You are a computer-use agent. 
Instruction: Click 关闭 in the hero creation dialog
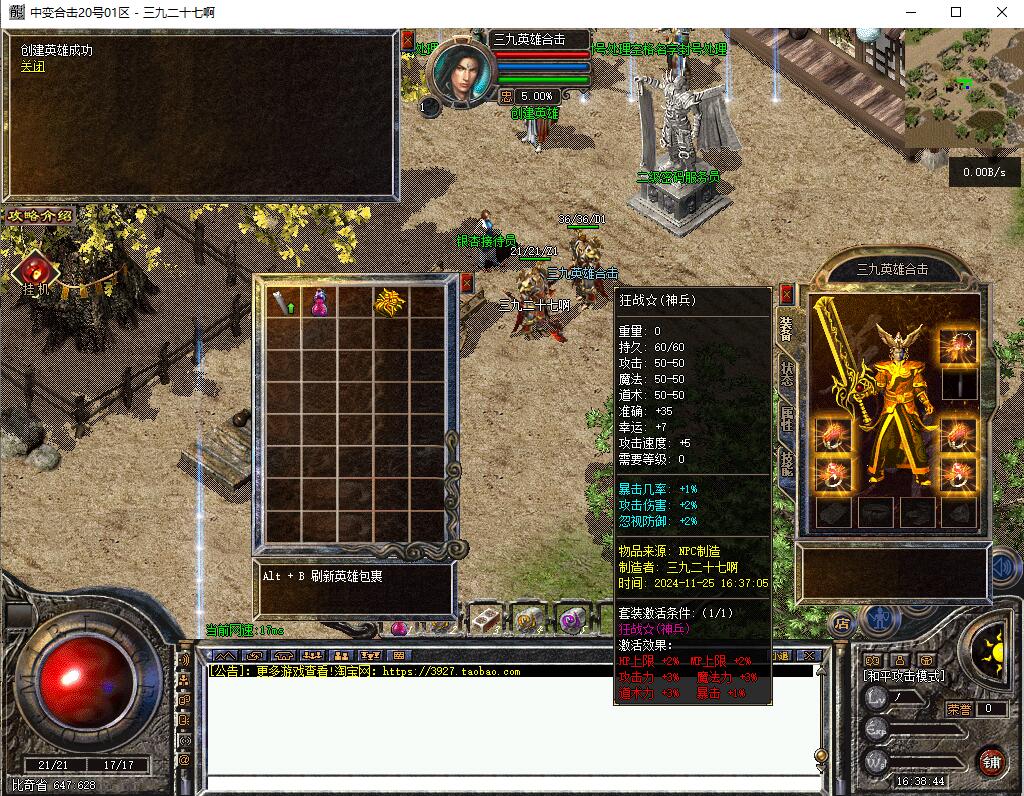(33, 67)
